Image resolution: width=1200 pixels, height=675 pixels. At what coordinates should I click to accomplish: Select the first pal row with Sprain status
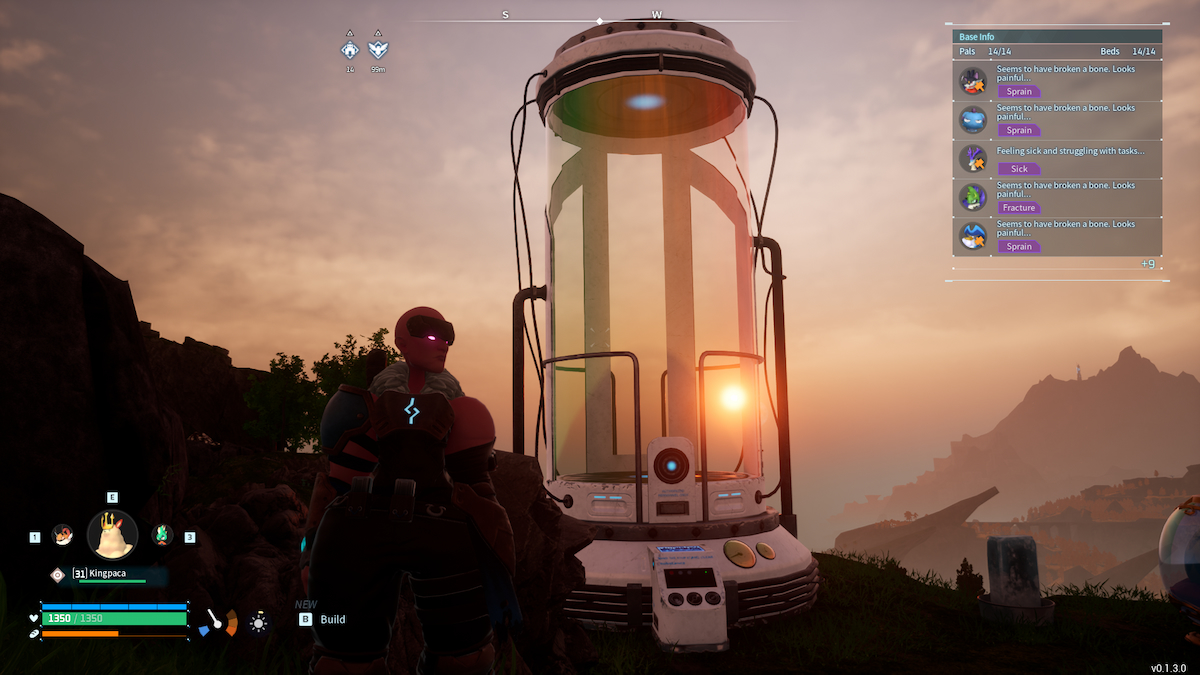pos(1057,82)
